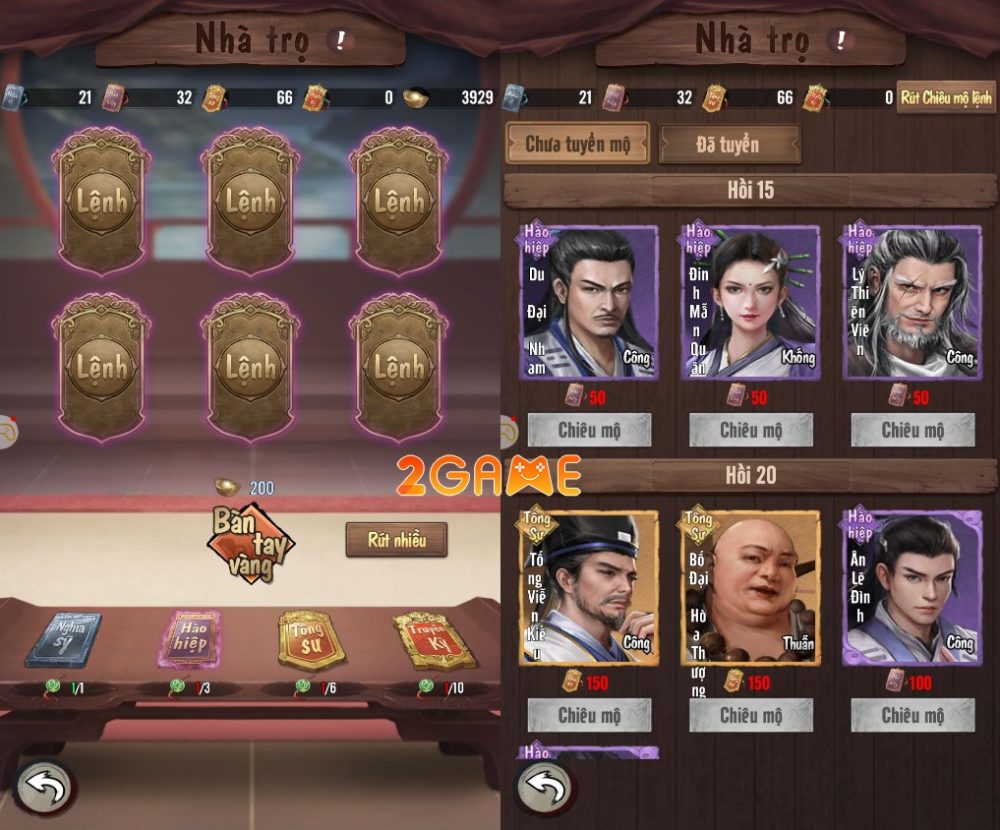Recruit Lý Thiên Viên with Chiêu mộ

point(912,431)
